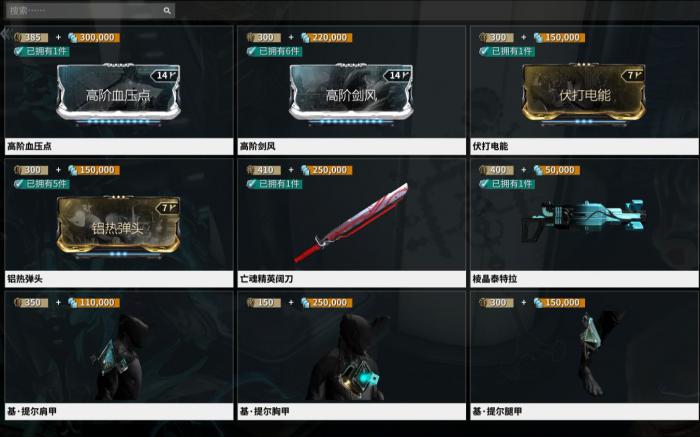Select the 高阶血压点 mod offer
Viewport: 700px width, 437px height.
117,94
